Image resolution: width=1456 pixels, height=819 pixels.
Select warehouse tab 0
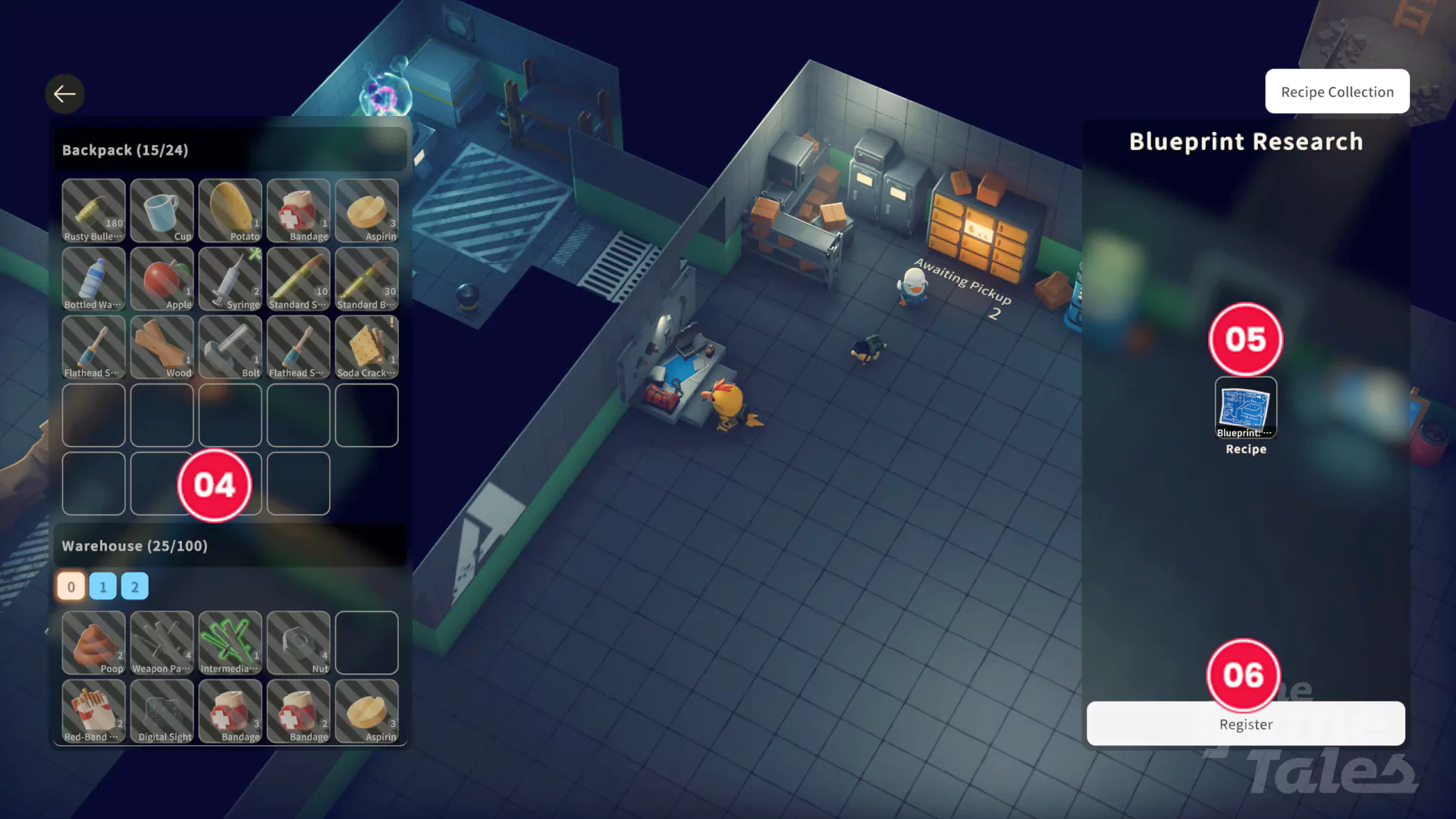[71, 586]
